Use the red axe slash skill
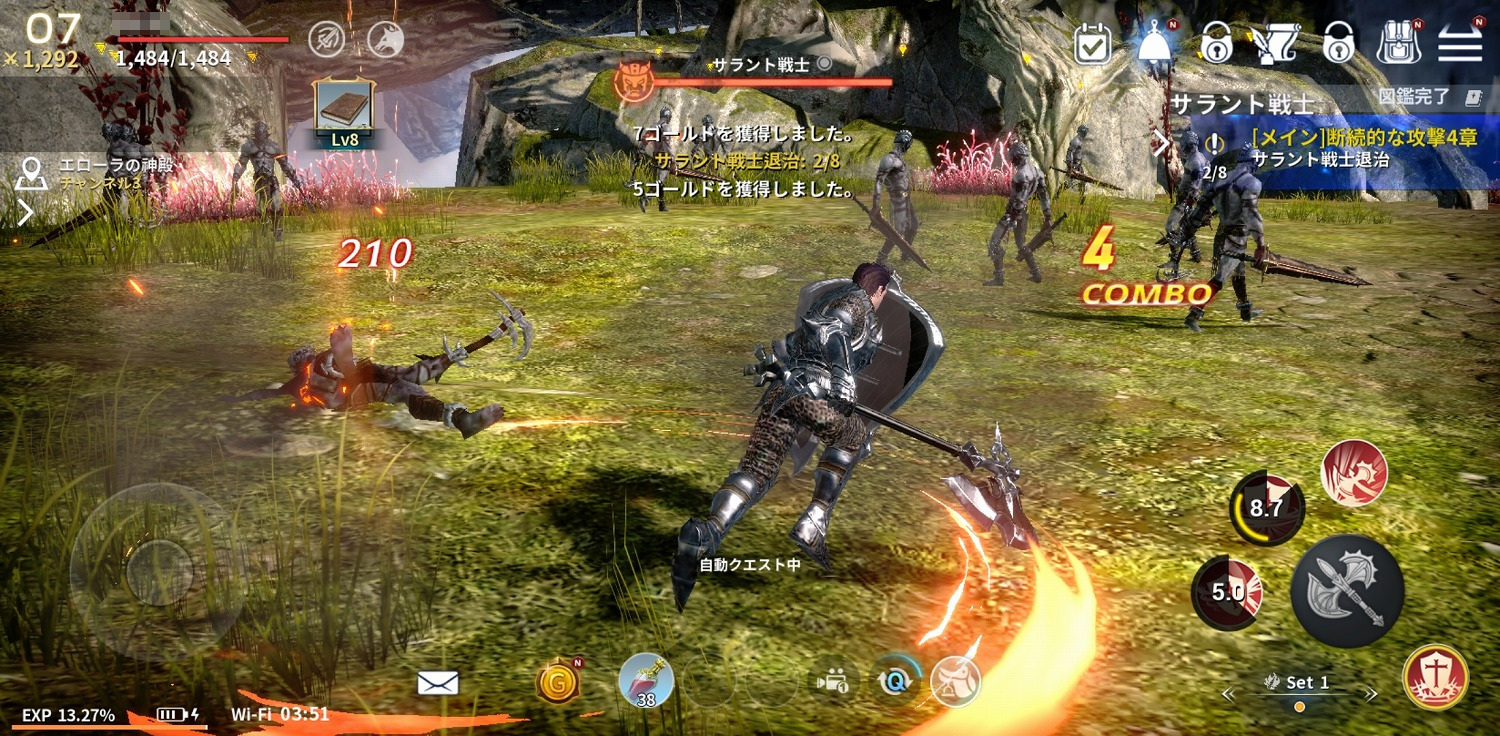Screen dimensions: 1500x736 [1354, 472]
